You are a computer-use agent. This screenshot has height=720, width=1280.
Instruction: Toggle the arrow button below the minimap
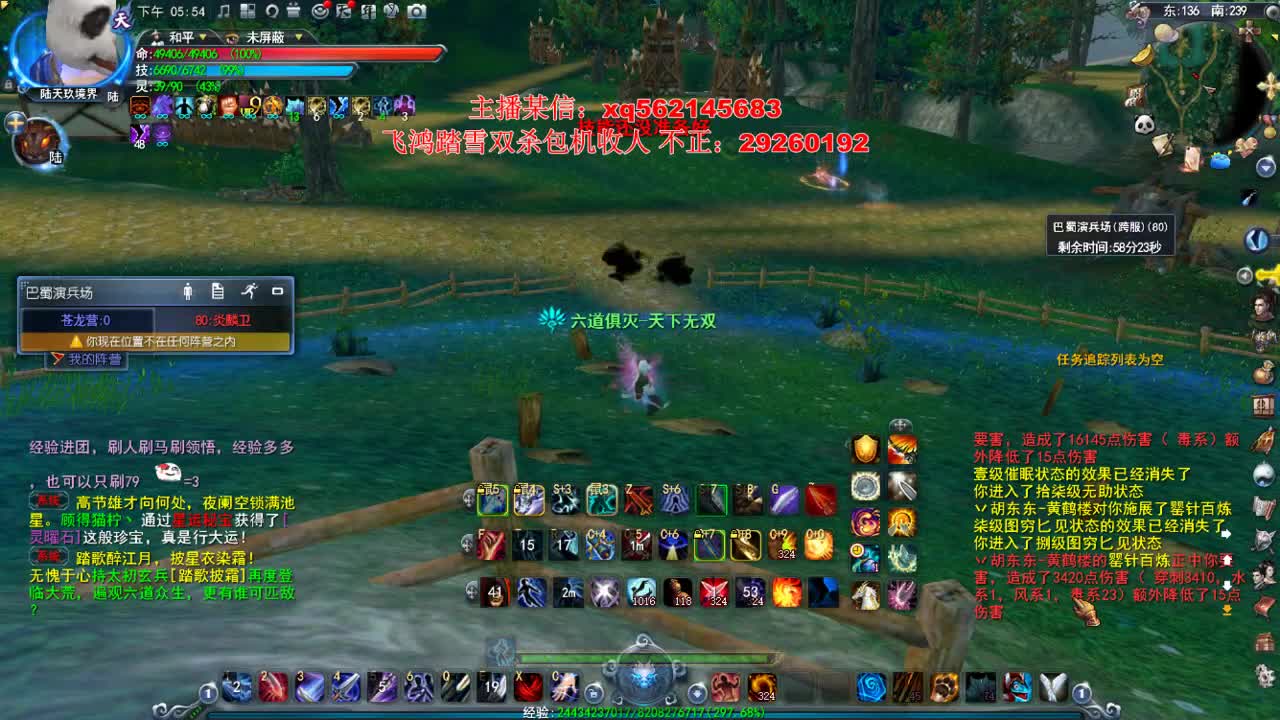coord(1263,166)
